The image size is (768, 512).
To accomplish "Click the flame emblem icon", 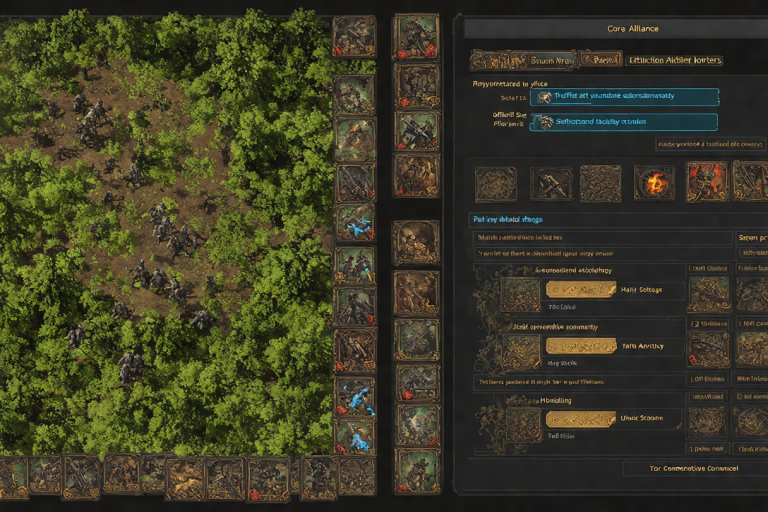I will pyautogui.click(x=654, y=183).
